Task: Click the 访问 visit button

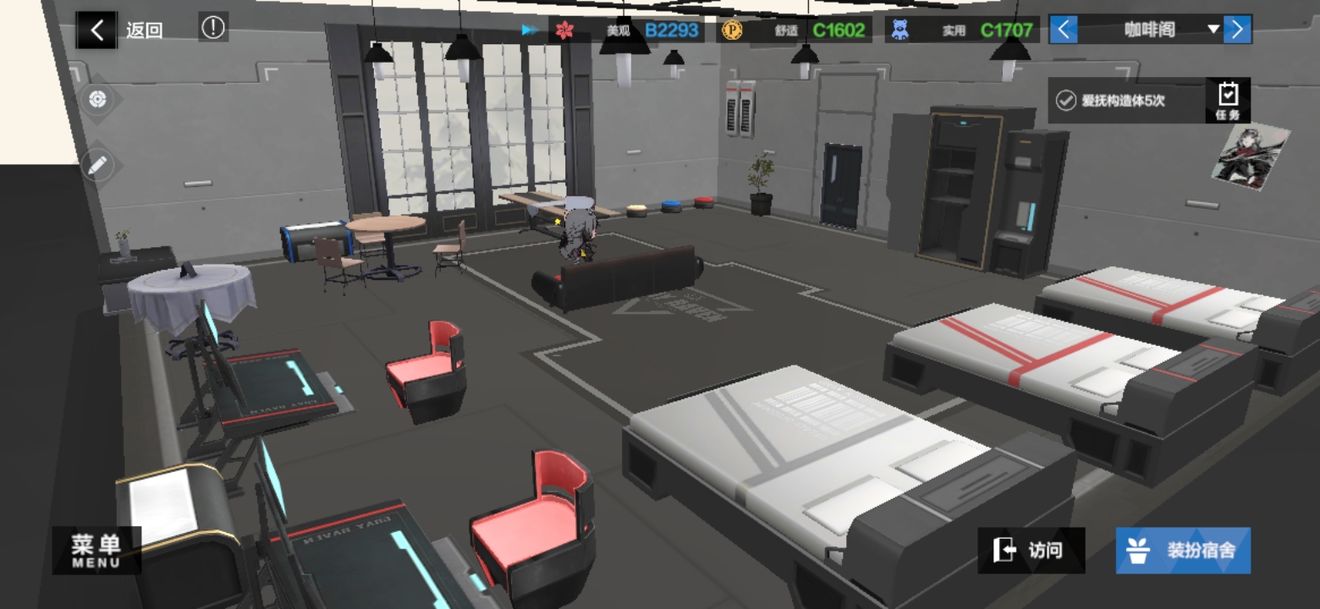Action: click(x=1030, y=550)
